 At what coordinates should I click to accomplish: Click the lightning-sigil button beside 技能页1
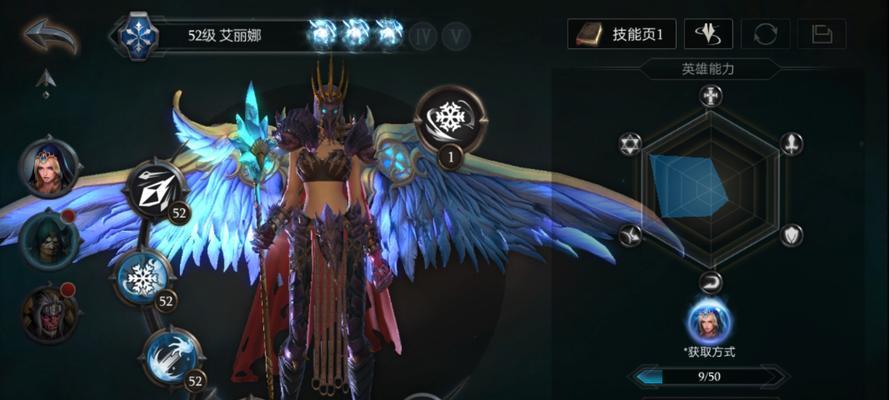(708, 34)
